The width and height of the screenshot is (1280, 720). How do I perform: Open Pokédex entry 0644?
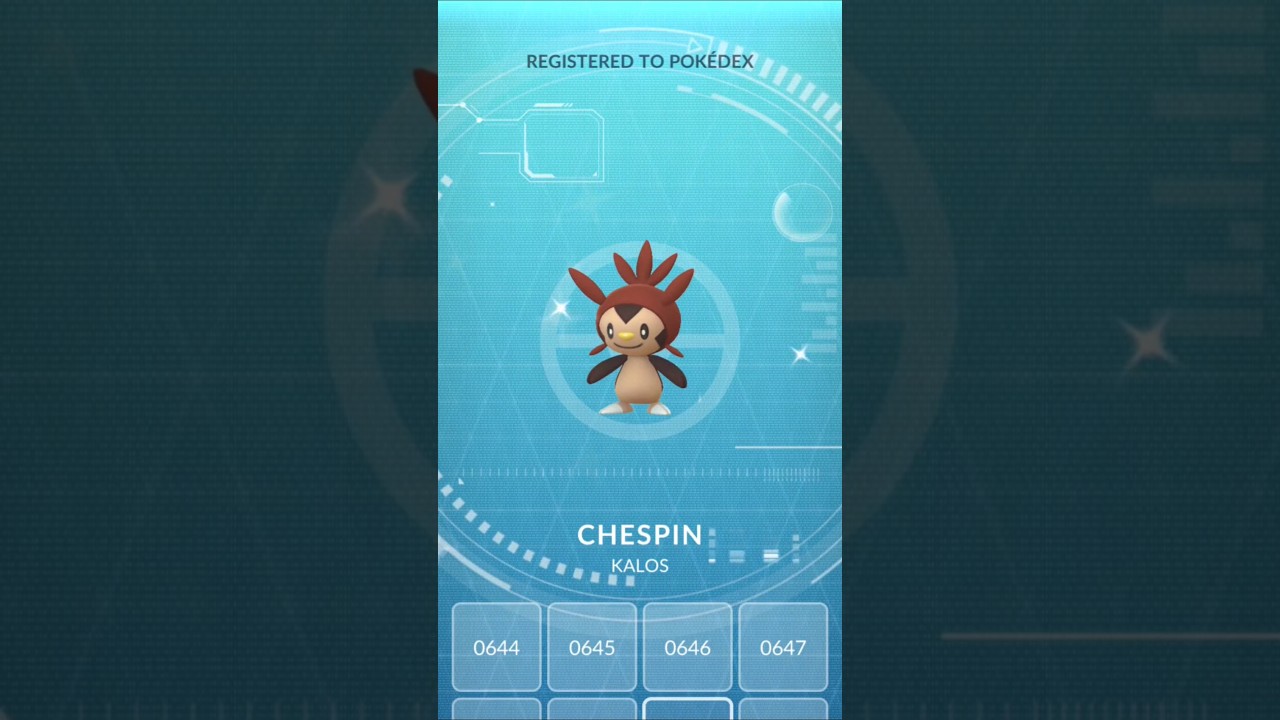pyautogui.click(x=497, y=648)
